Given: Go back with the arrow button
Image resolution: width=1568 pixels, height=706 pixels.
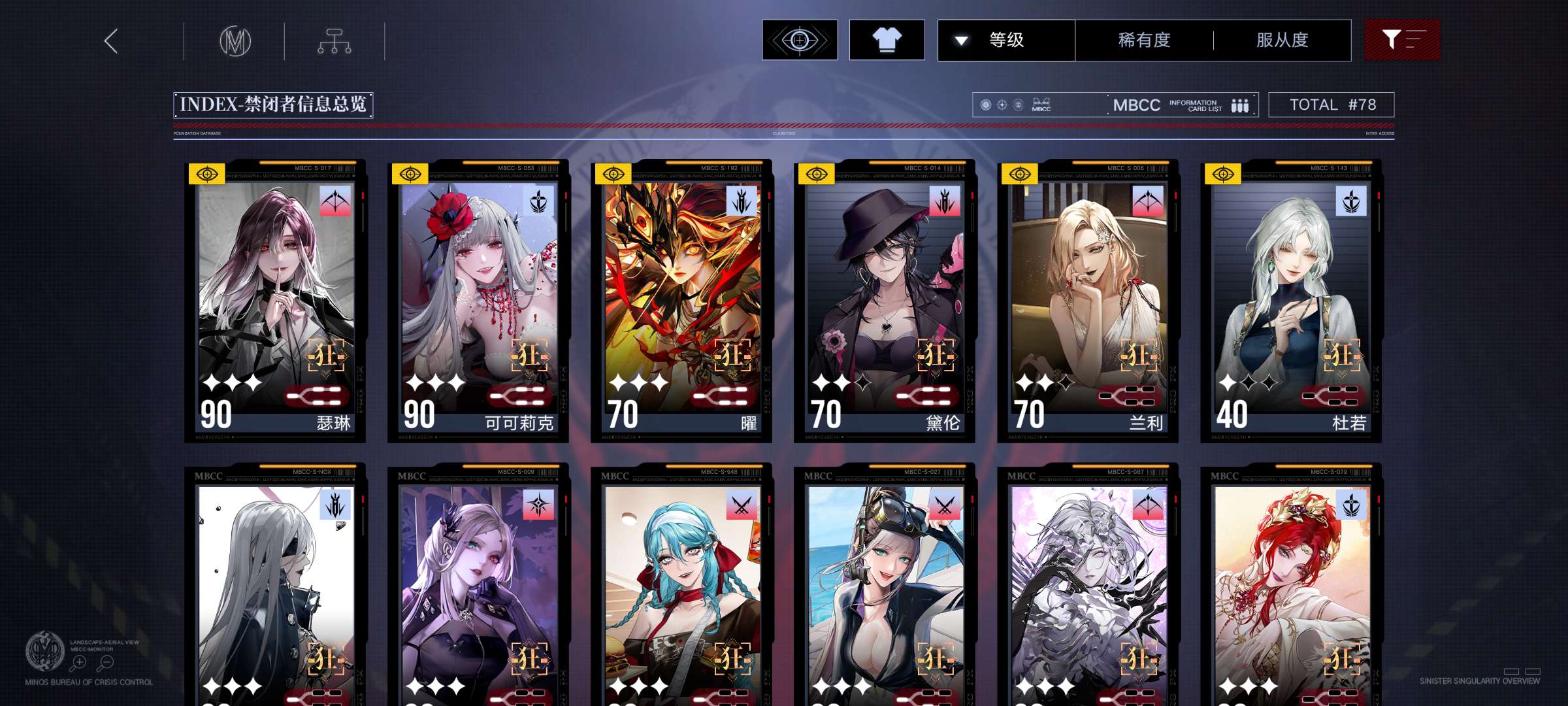Looking at the screenshot, I should tap(111, 41).
